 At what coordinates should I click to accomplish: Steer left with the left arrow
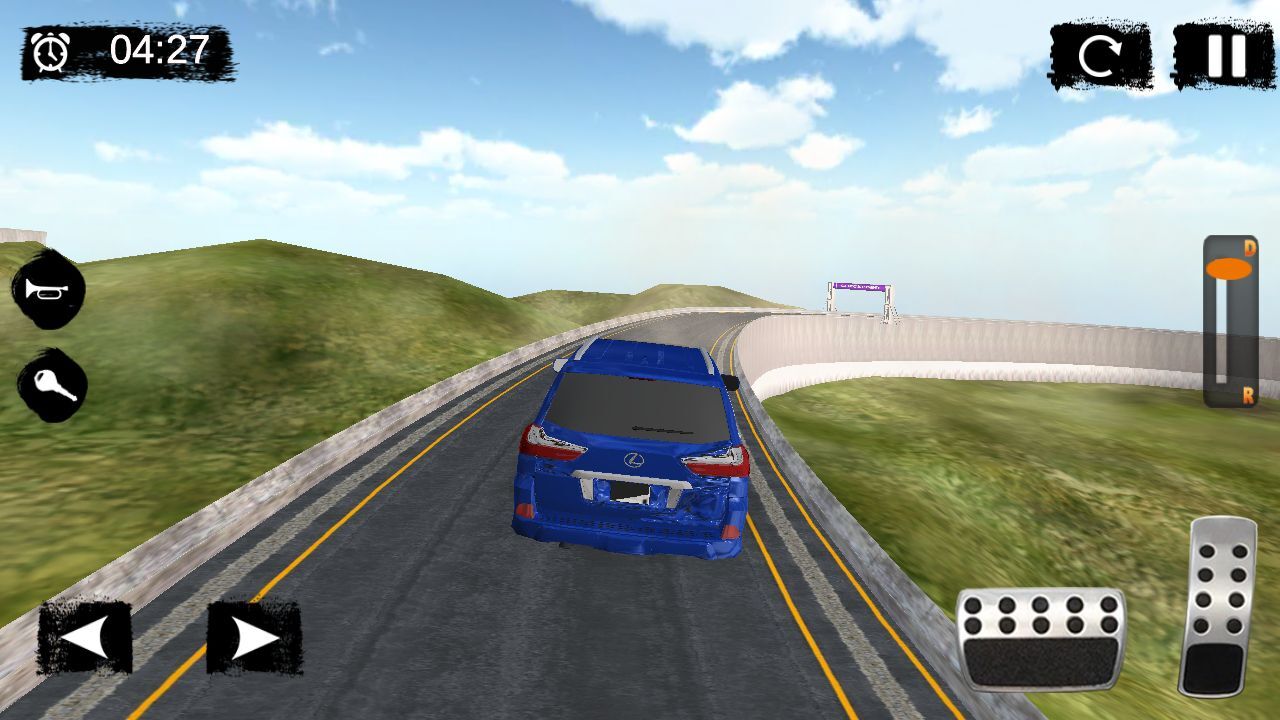click(85, 637)
